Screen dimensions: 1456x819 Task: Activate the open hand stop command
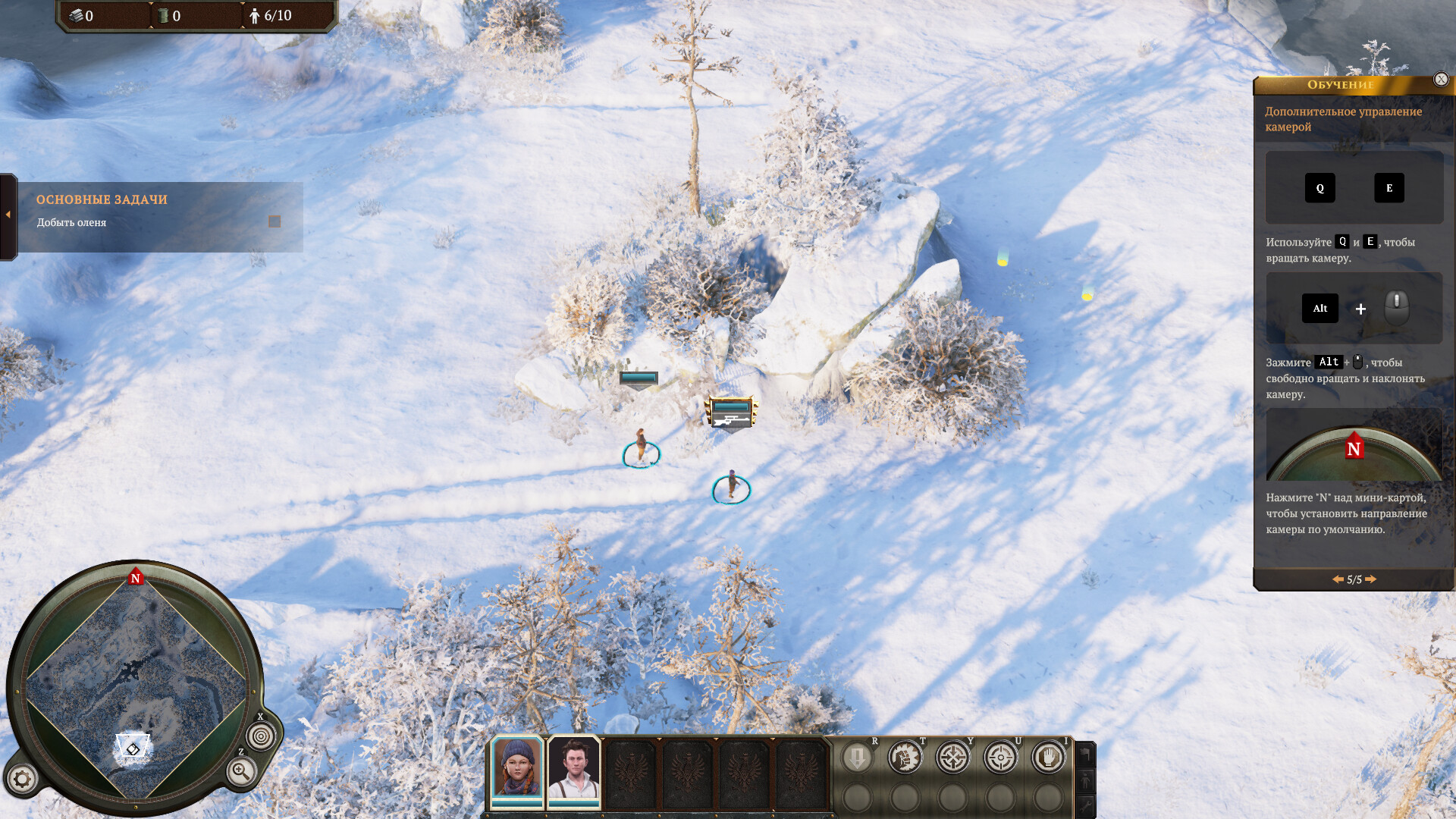coord(1049,758)
